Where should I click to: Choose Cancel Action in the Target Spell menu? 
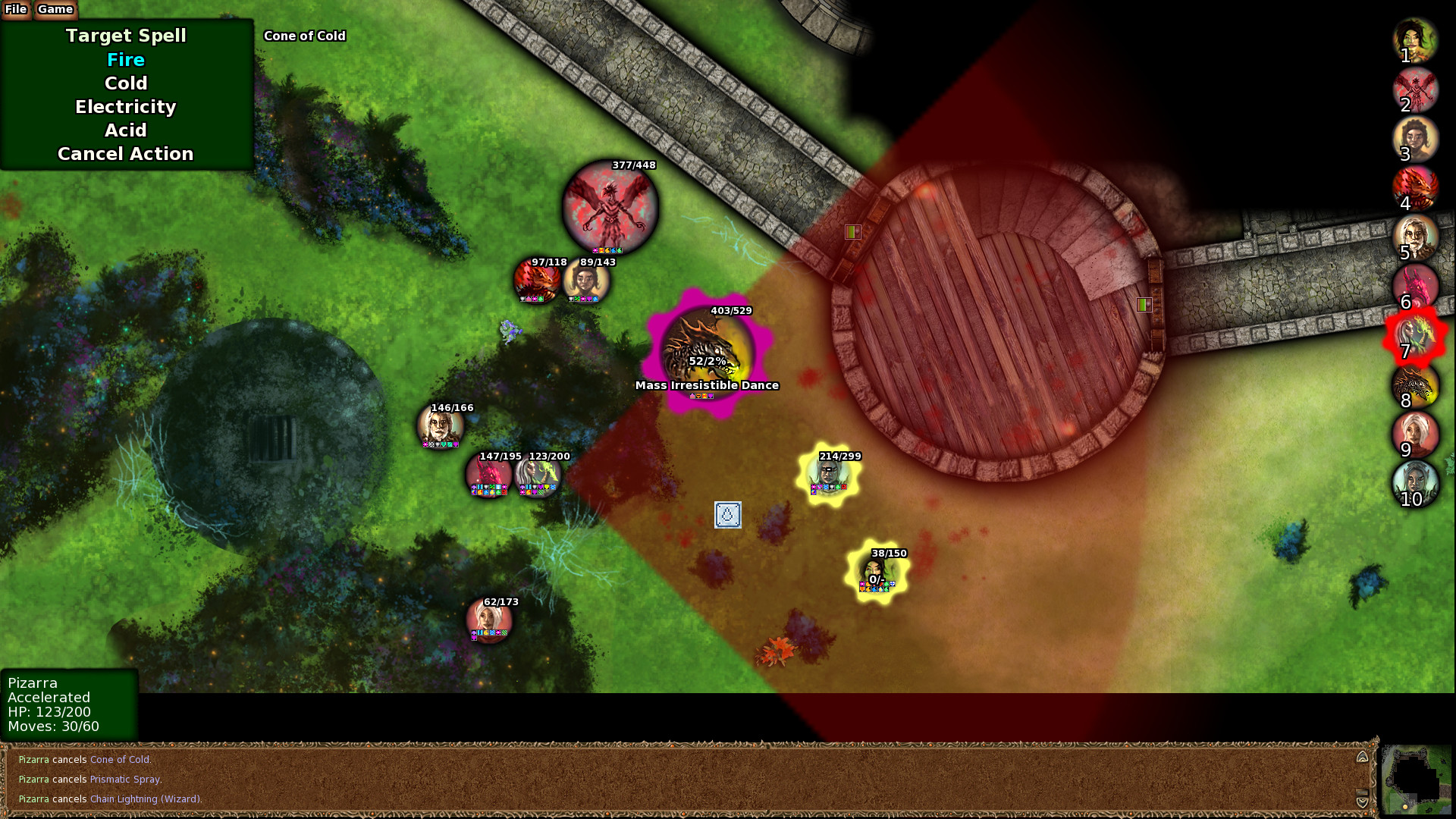(124, 154)
